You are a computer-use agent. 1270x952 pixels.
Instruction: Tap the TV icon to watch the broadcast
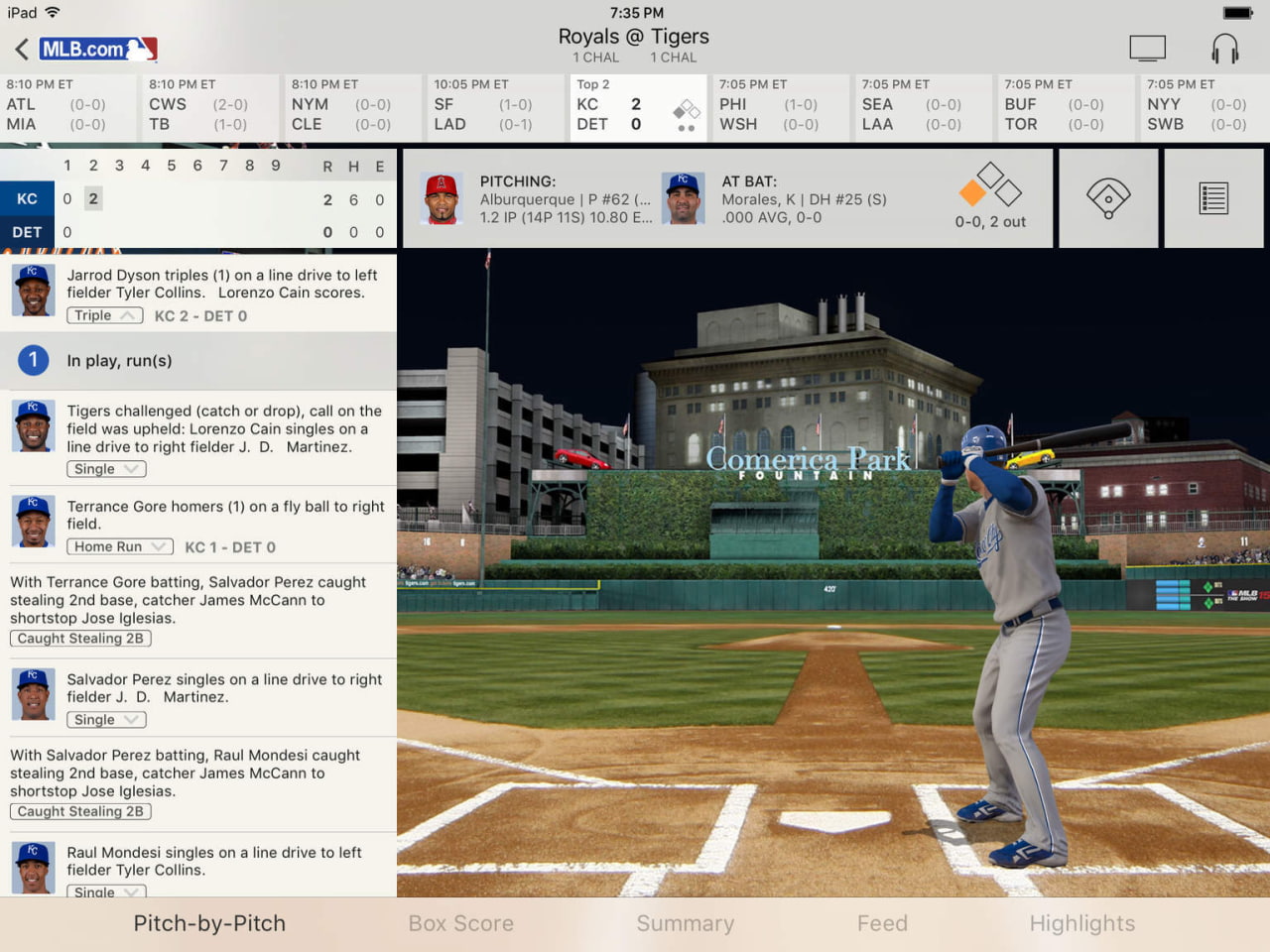[1148, 47]
